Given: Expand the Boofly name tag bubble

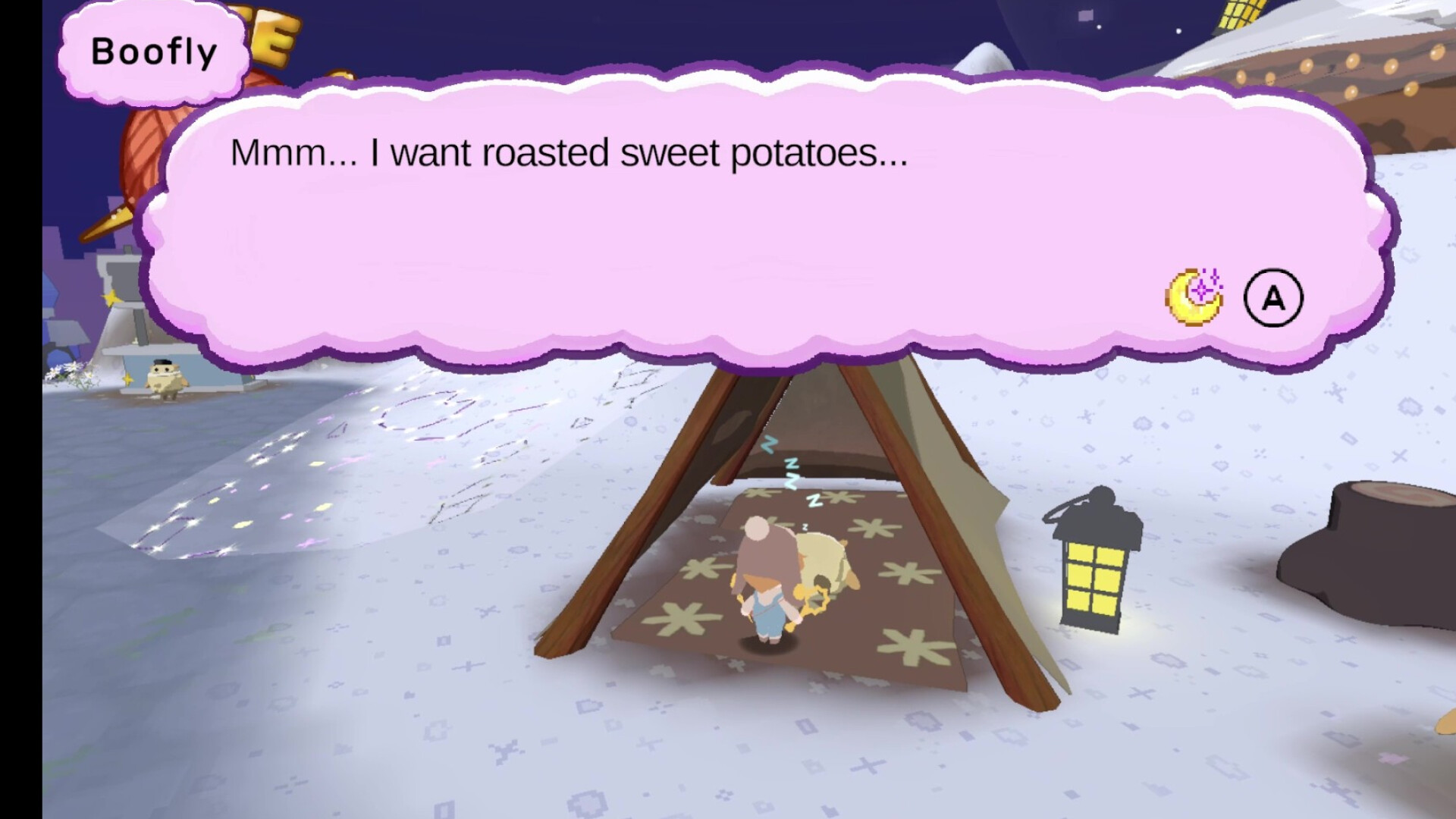Looking at the screenshot, I should click(152, 51).
